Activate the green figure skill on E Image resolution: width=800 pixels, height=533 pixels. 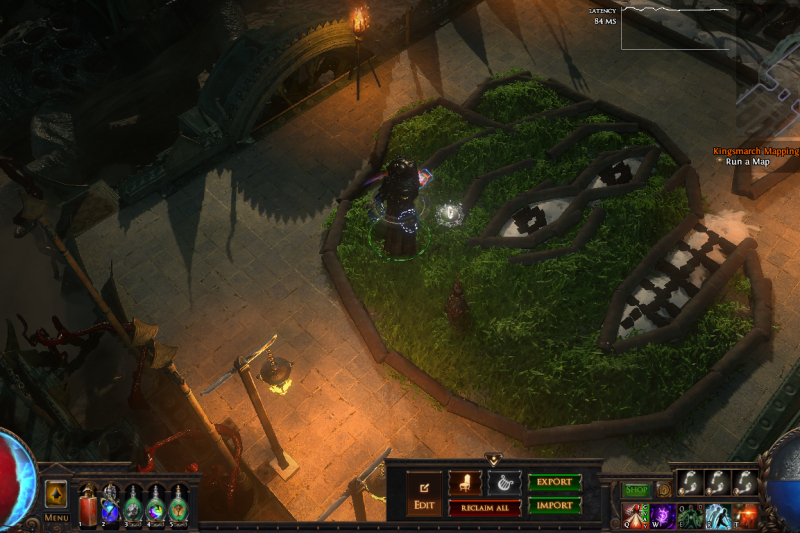click(x=690, y=514)
